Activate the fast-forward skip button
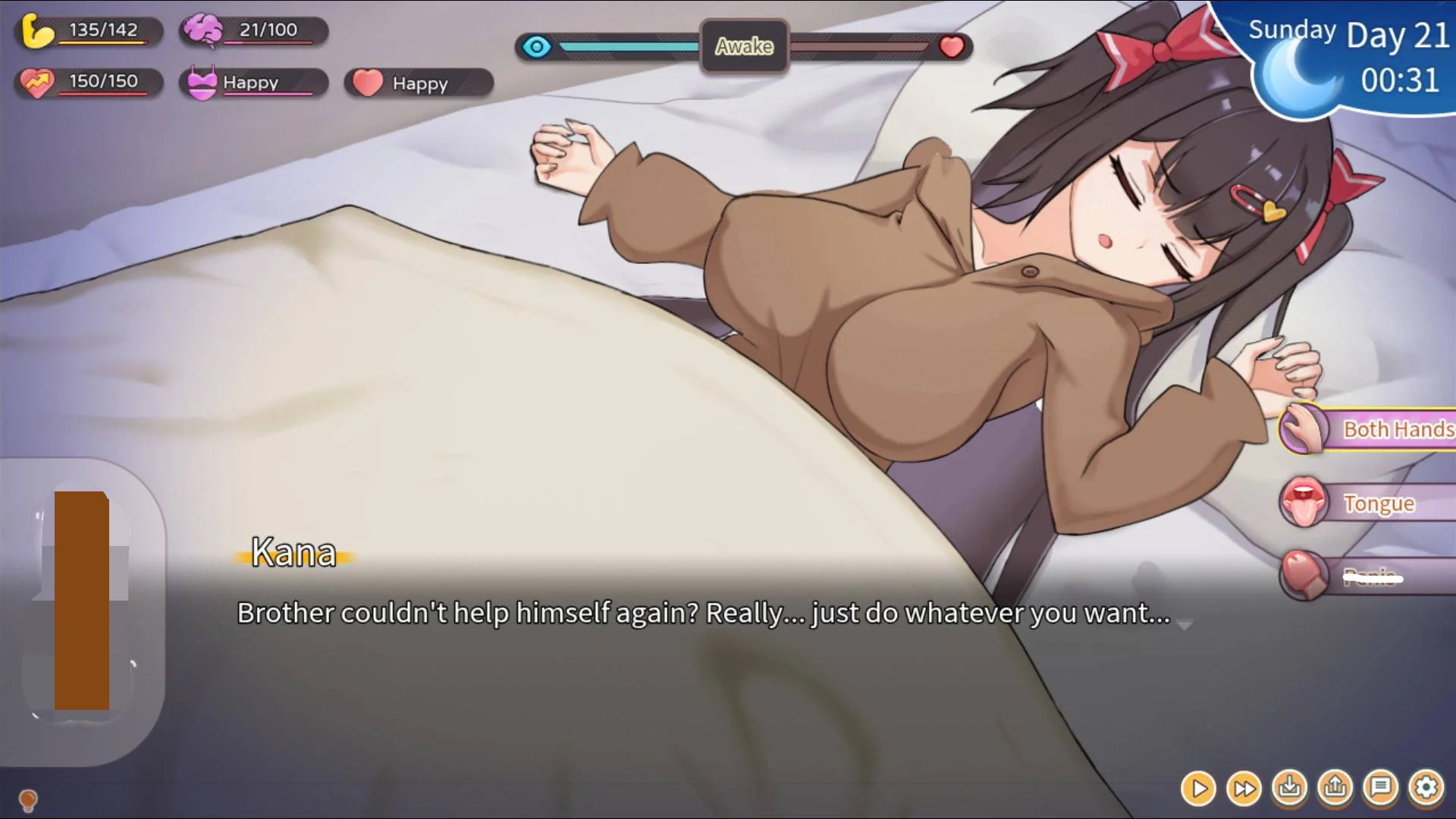Screen dimensions: 1456x819 tap(1244, 789)
